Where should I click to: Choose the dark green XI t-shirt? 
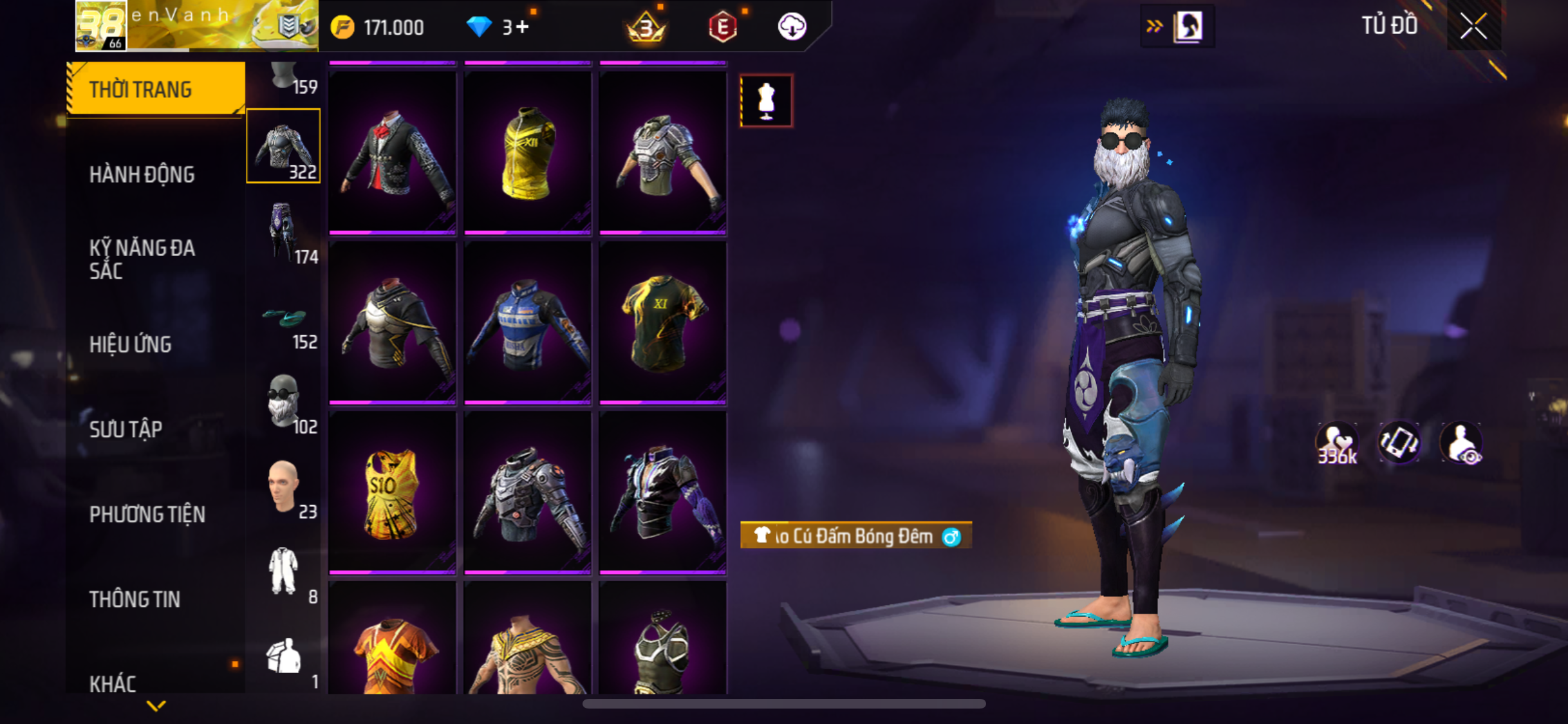pyautogui.click(x=663, y=323)
